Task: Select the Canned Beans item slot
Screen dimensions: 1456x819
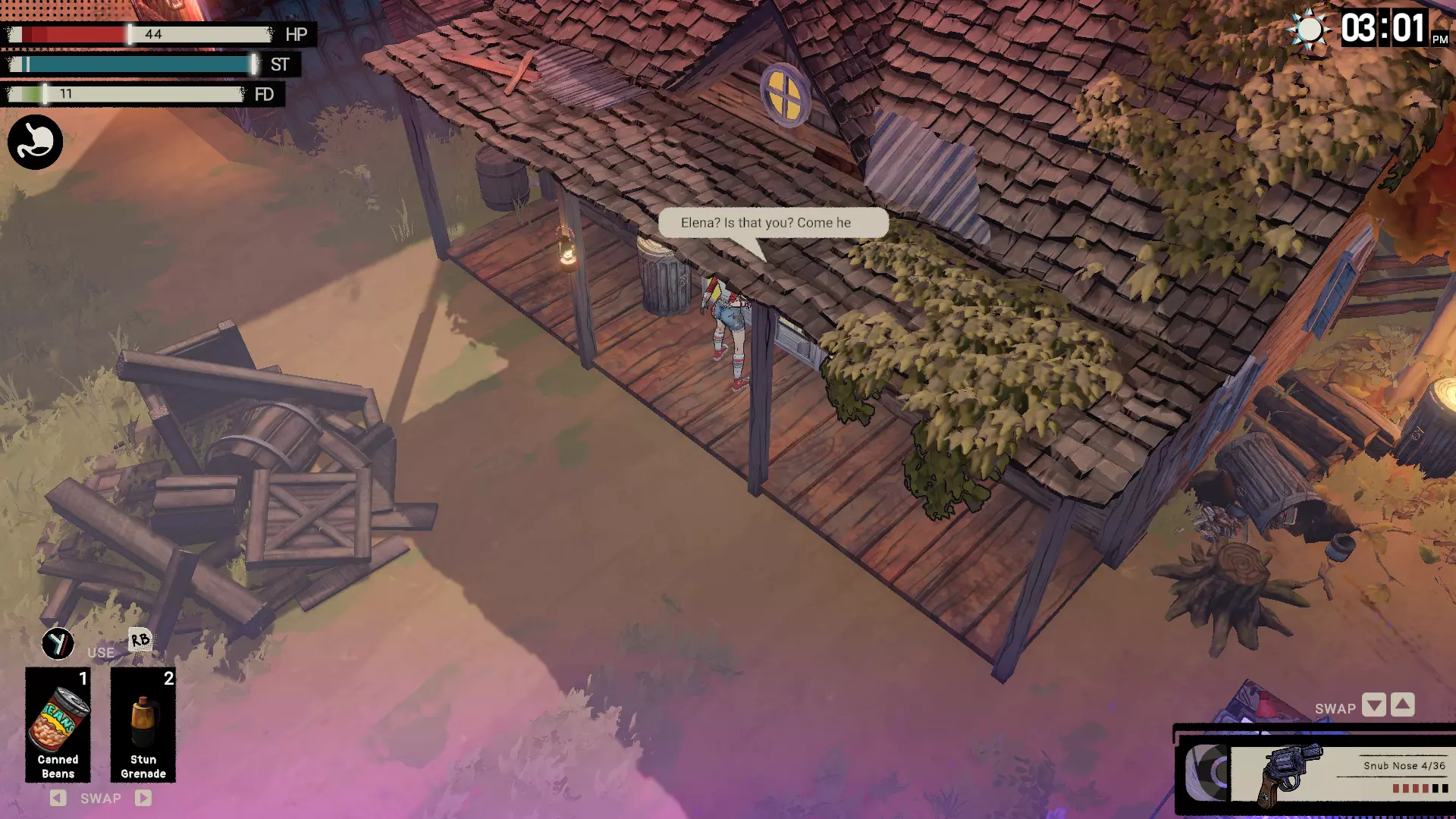Action: (58, 724)
